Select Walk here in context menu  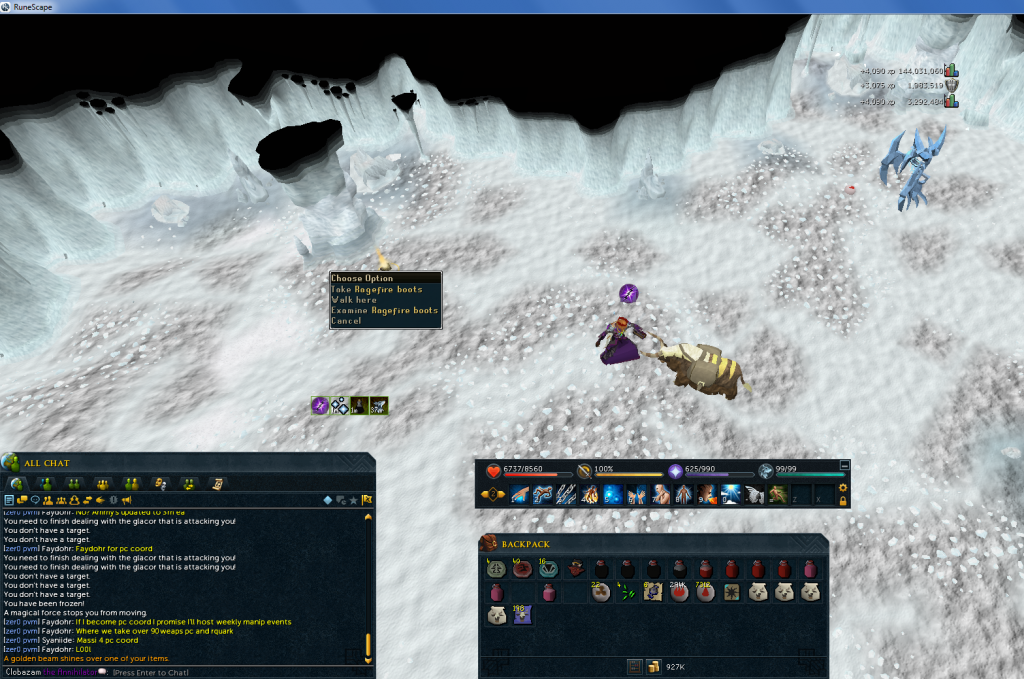(355, 300)
